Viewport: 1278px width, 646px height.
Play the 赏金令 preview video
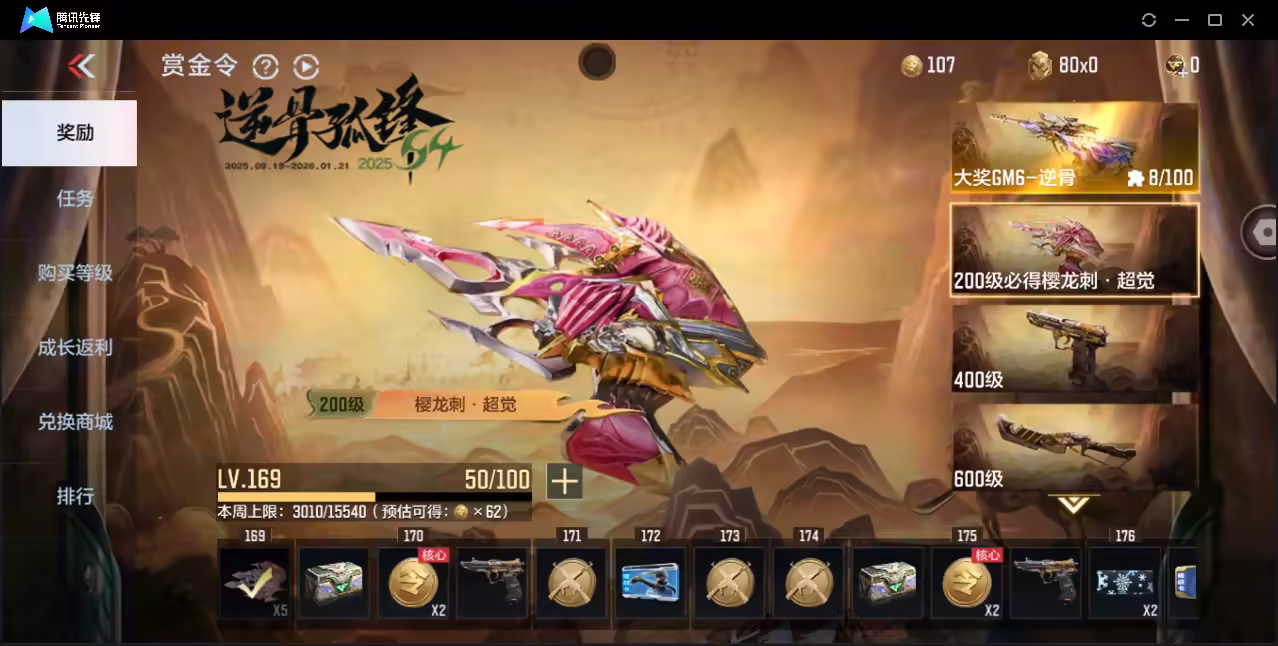pyautogui.click(x=306, y=66)
